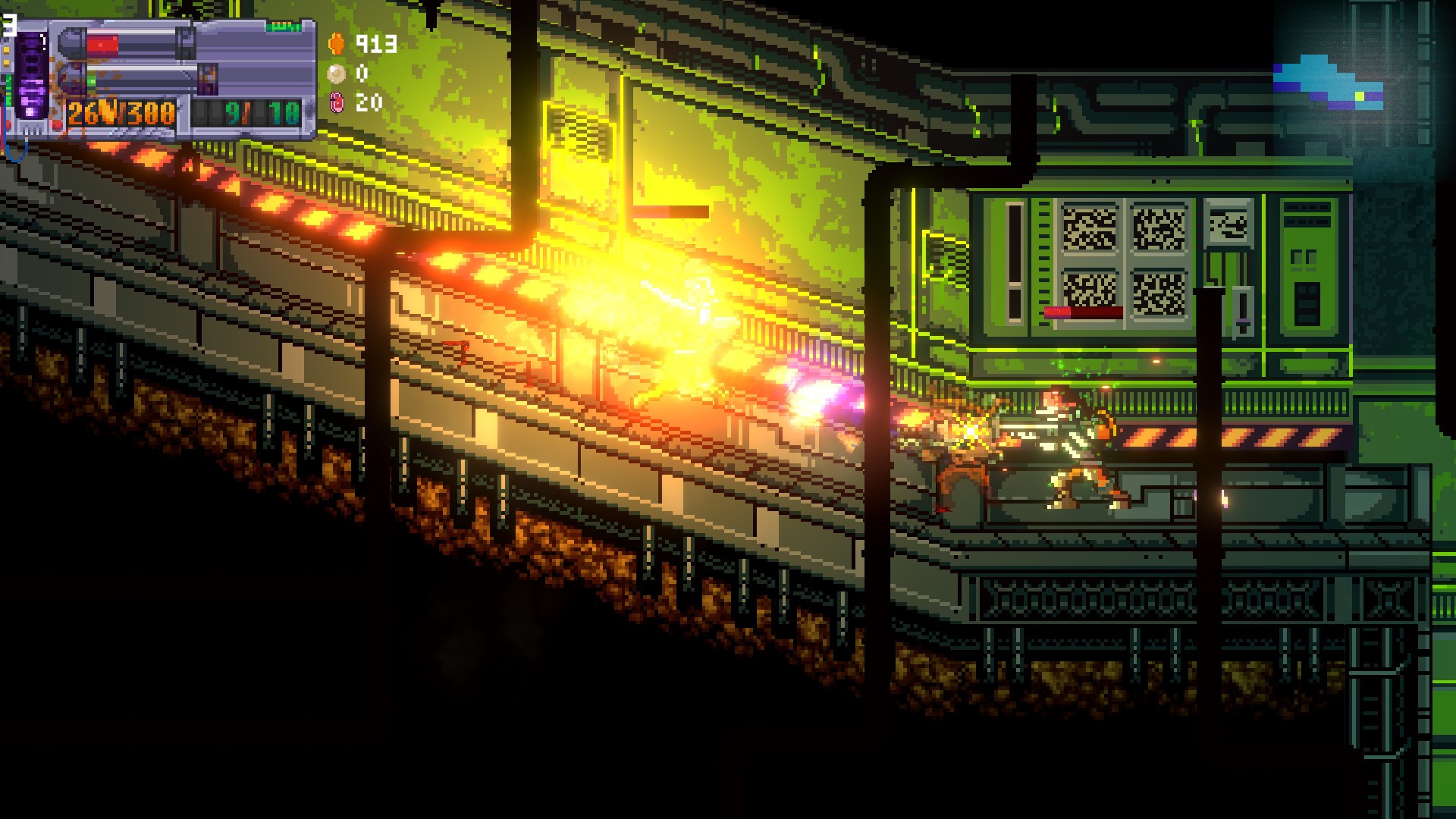
Task: Click the green status light atop the HUD
Action: [x=282, y=27]
